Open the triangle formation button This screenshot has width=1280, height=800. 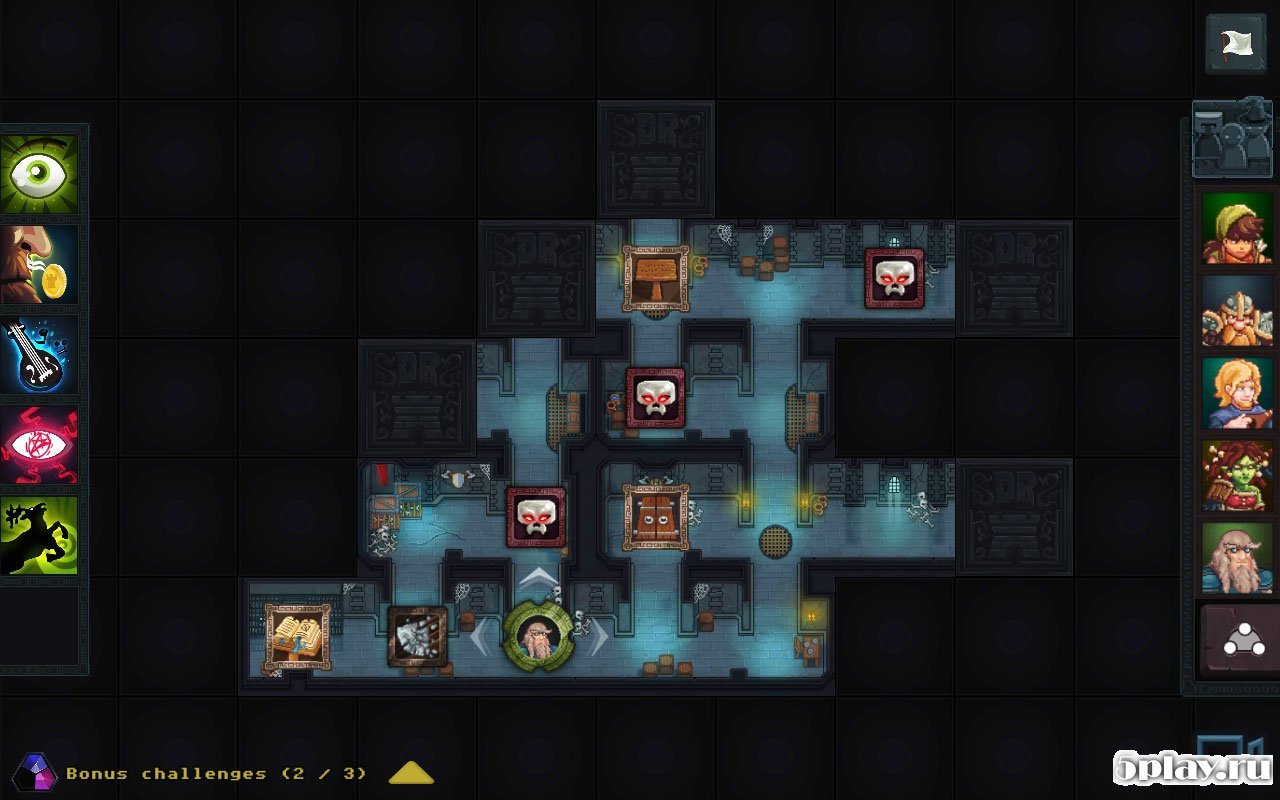click(x=1238, y=638)
